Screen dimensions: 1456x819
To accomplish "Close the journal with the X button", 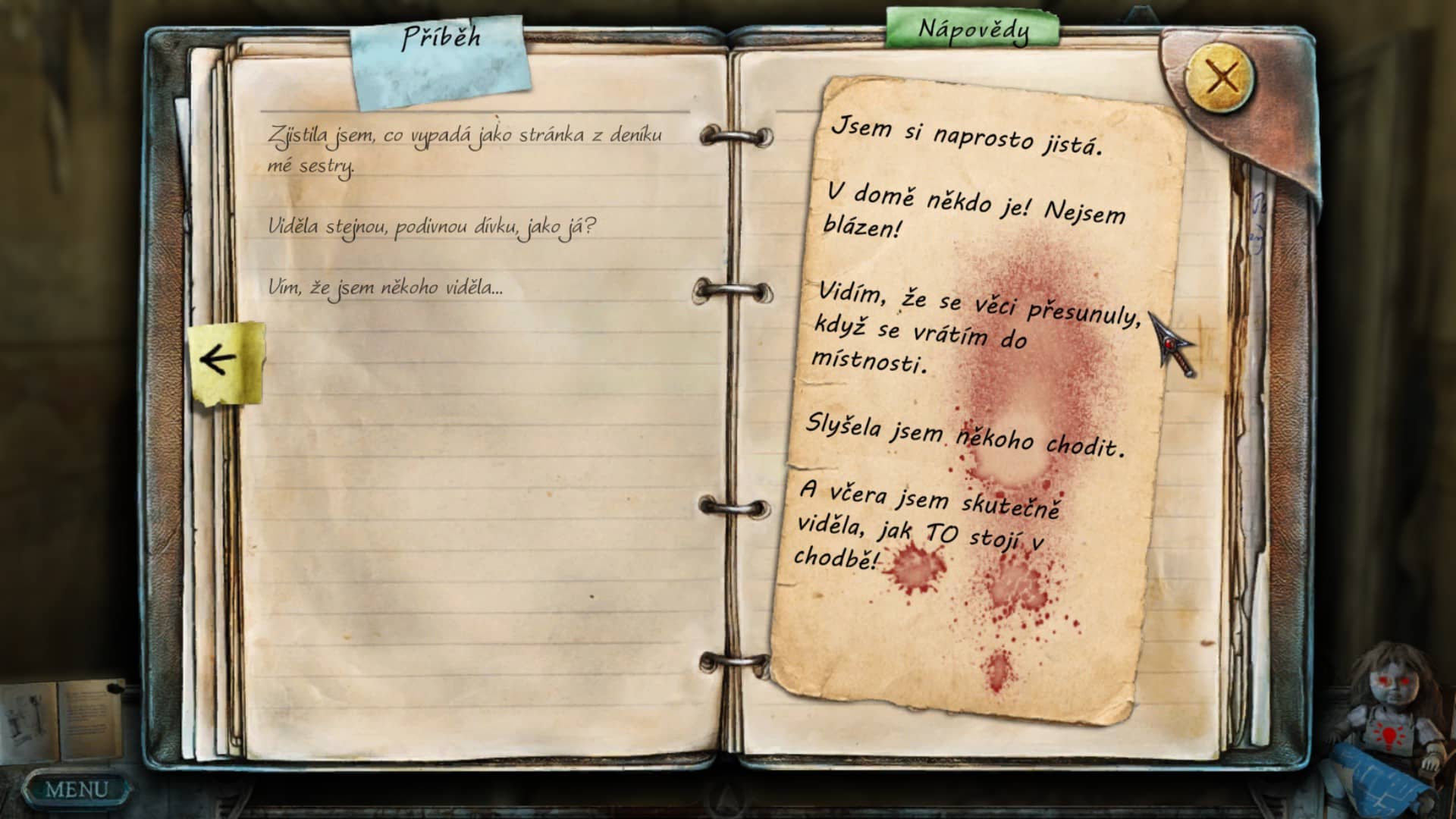I will pos(1220,77).
